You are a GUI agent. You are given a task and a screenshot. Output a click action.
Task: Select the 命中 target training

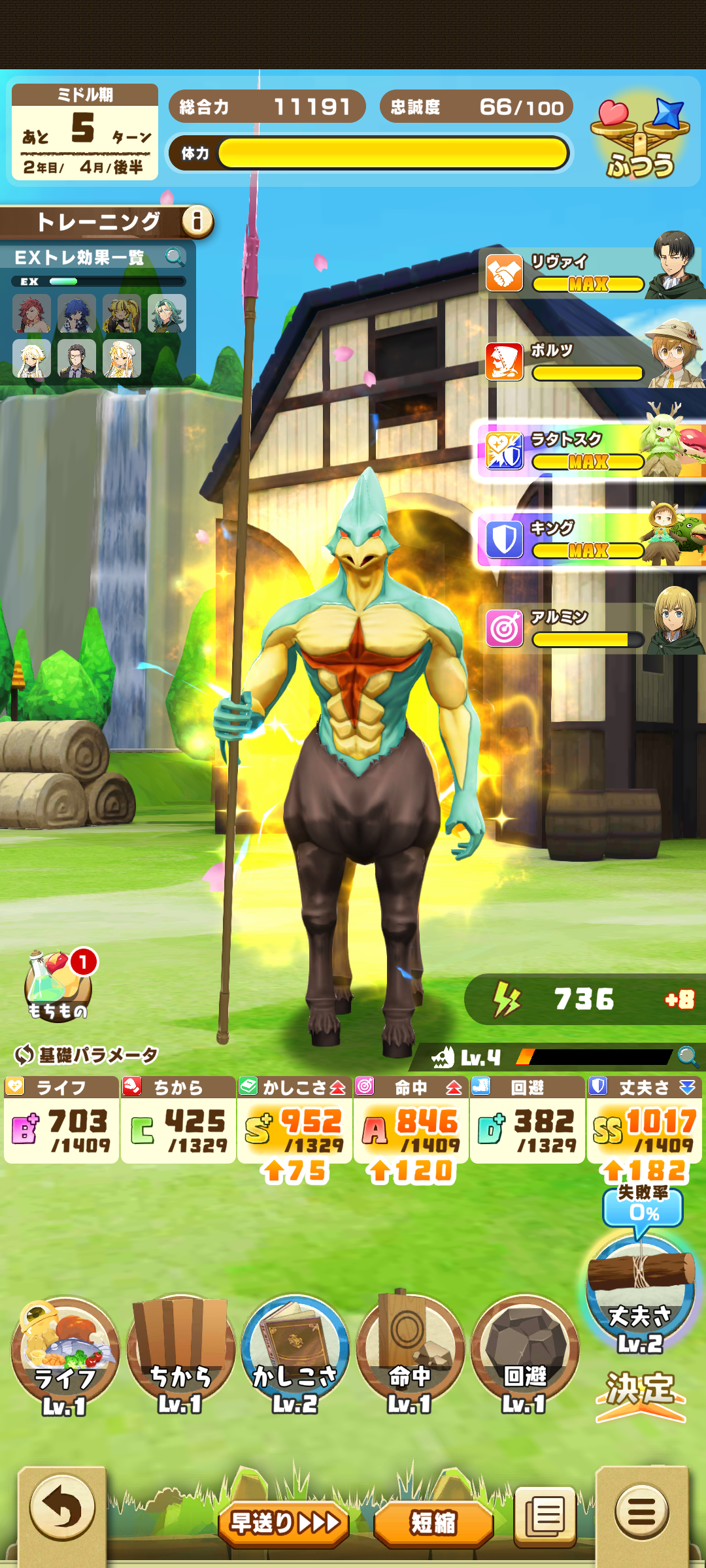pyautogui.click(x=410, y=1354)
